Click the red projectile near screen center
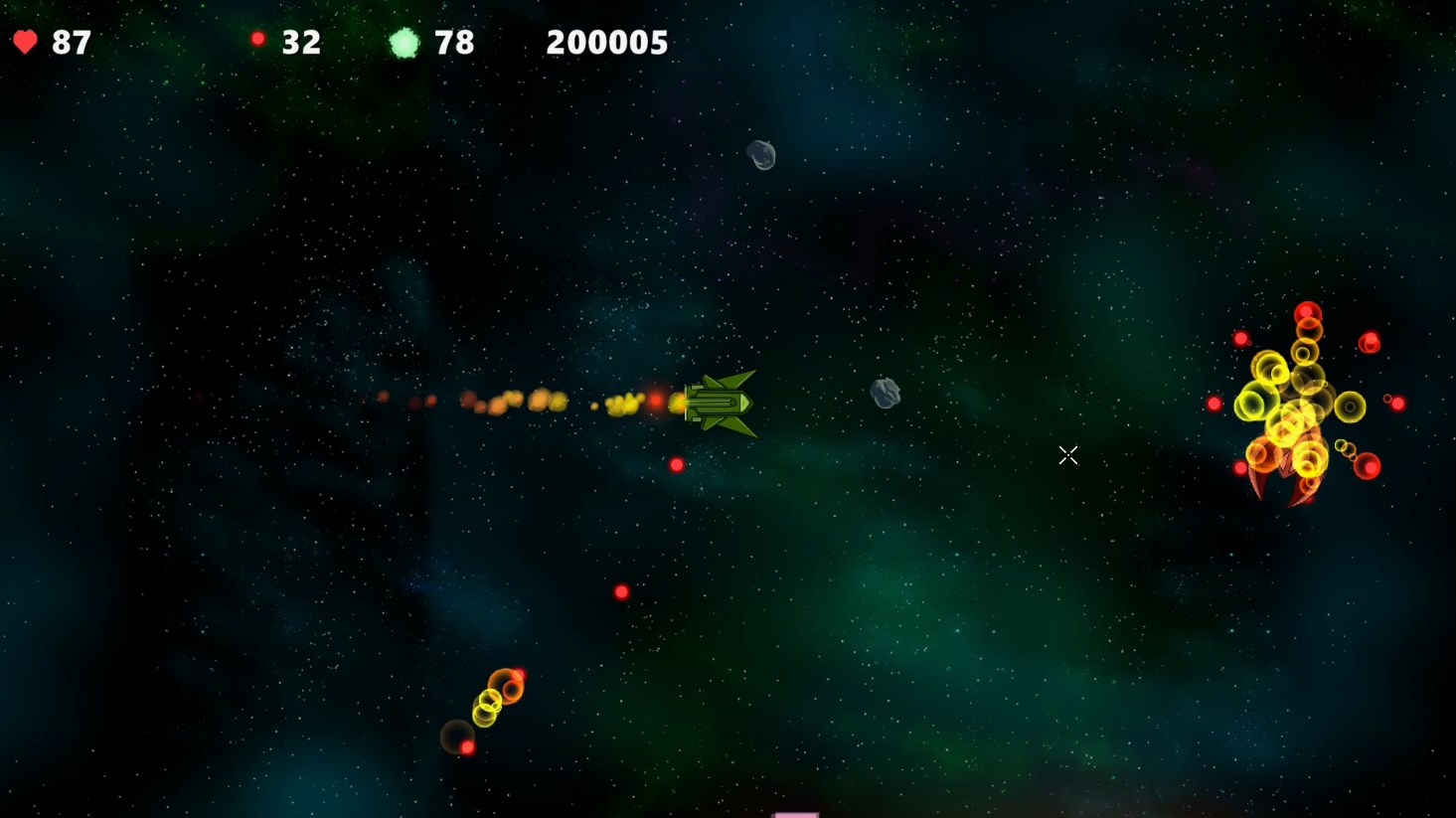1456x818 pixels. [x=622, y=591]
